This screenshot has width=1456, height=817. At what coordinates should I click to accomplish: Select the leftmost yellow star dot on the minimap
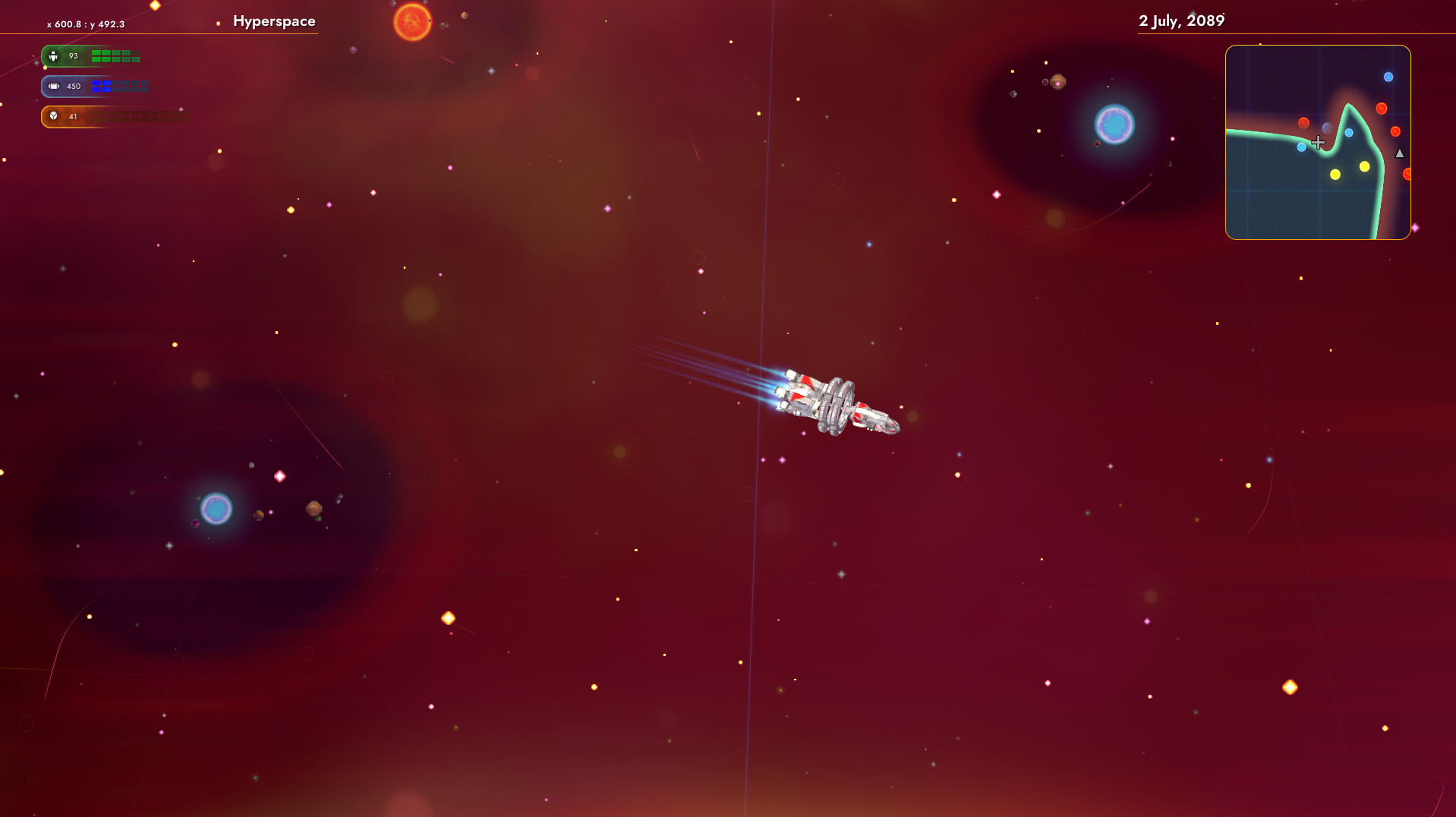(1335, 175)
